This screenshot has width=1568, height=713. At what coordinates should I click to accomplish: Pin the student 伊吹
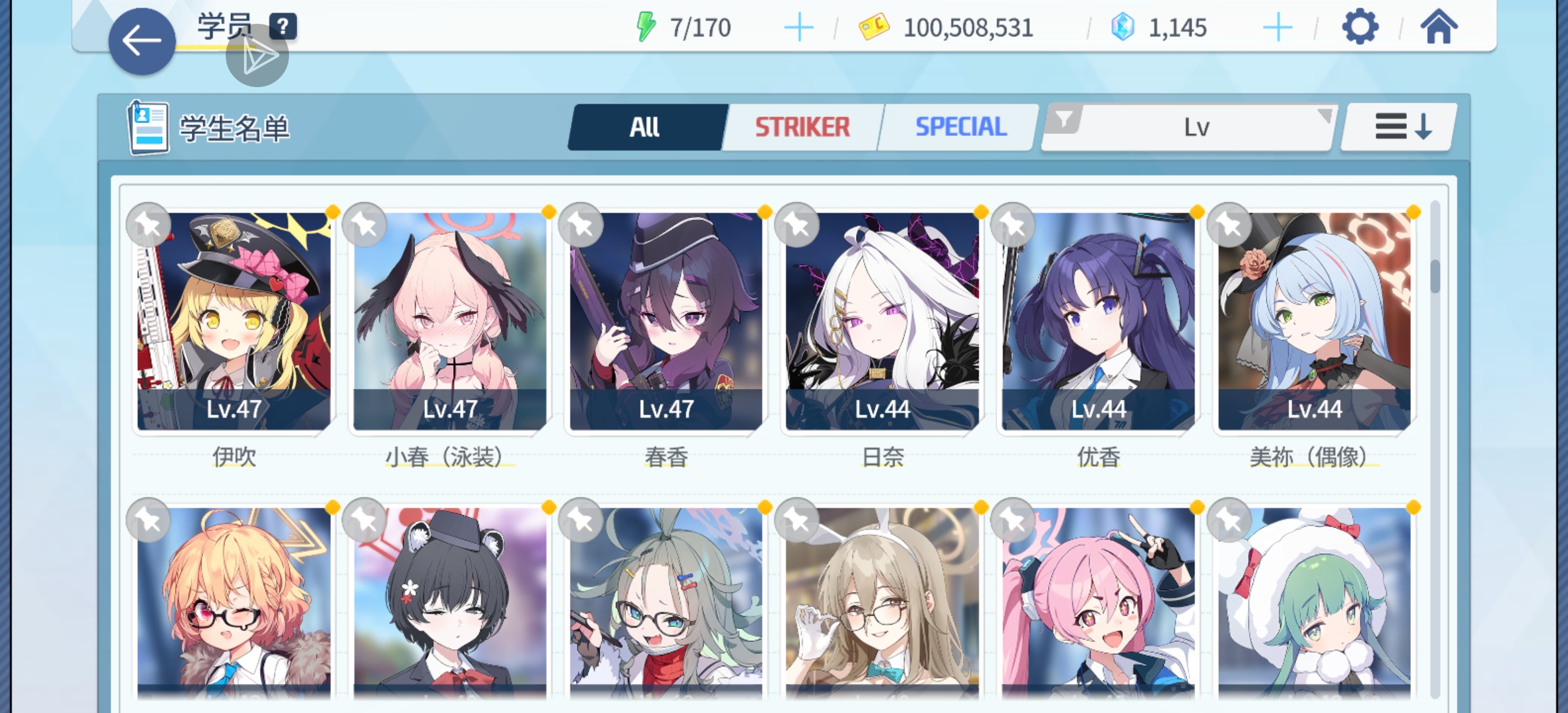coord(149,225)
